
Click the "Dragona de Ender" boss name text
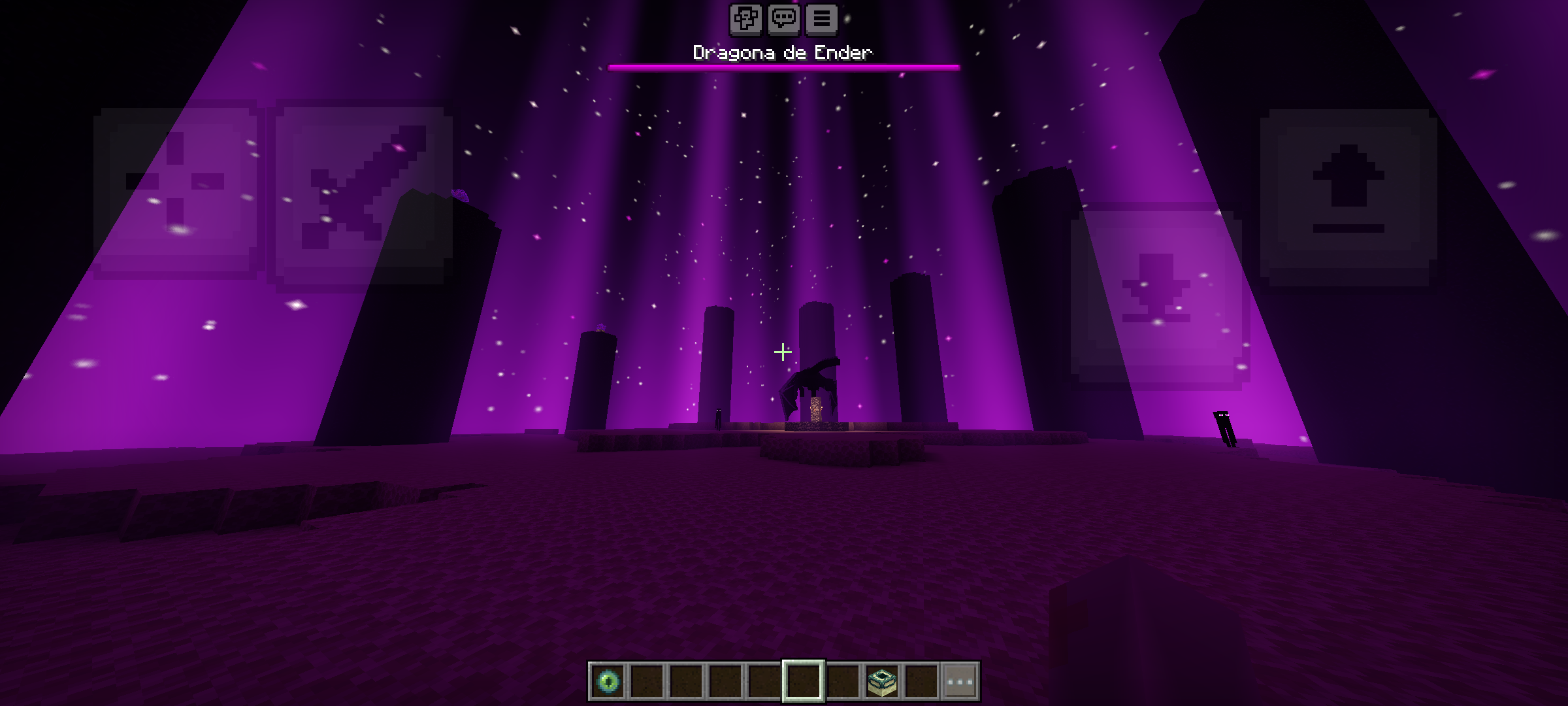(782, 52)
